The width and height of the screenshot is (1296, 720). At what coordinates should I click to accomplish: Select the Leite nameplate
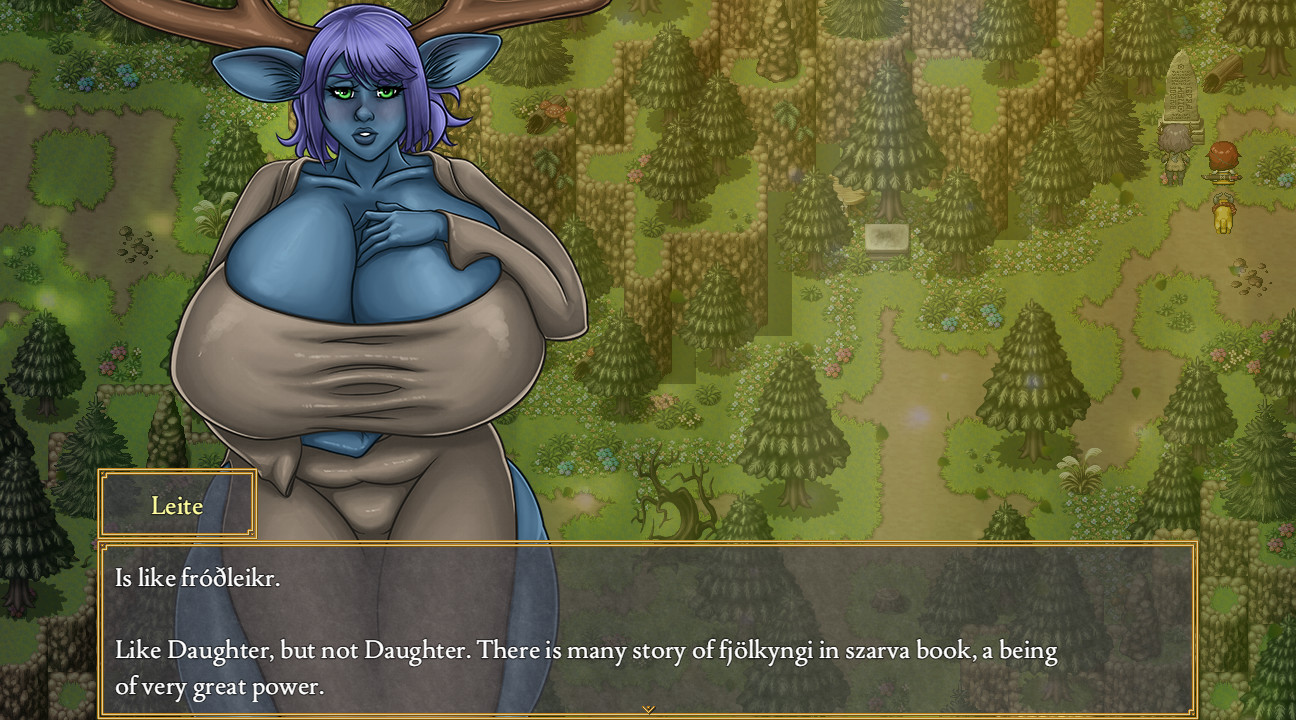[176, 506]
